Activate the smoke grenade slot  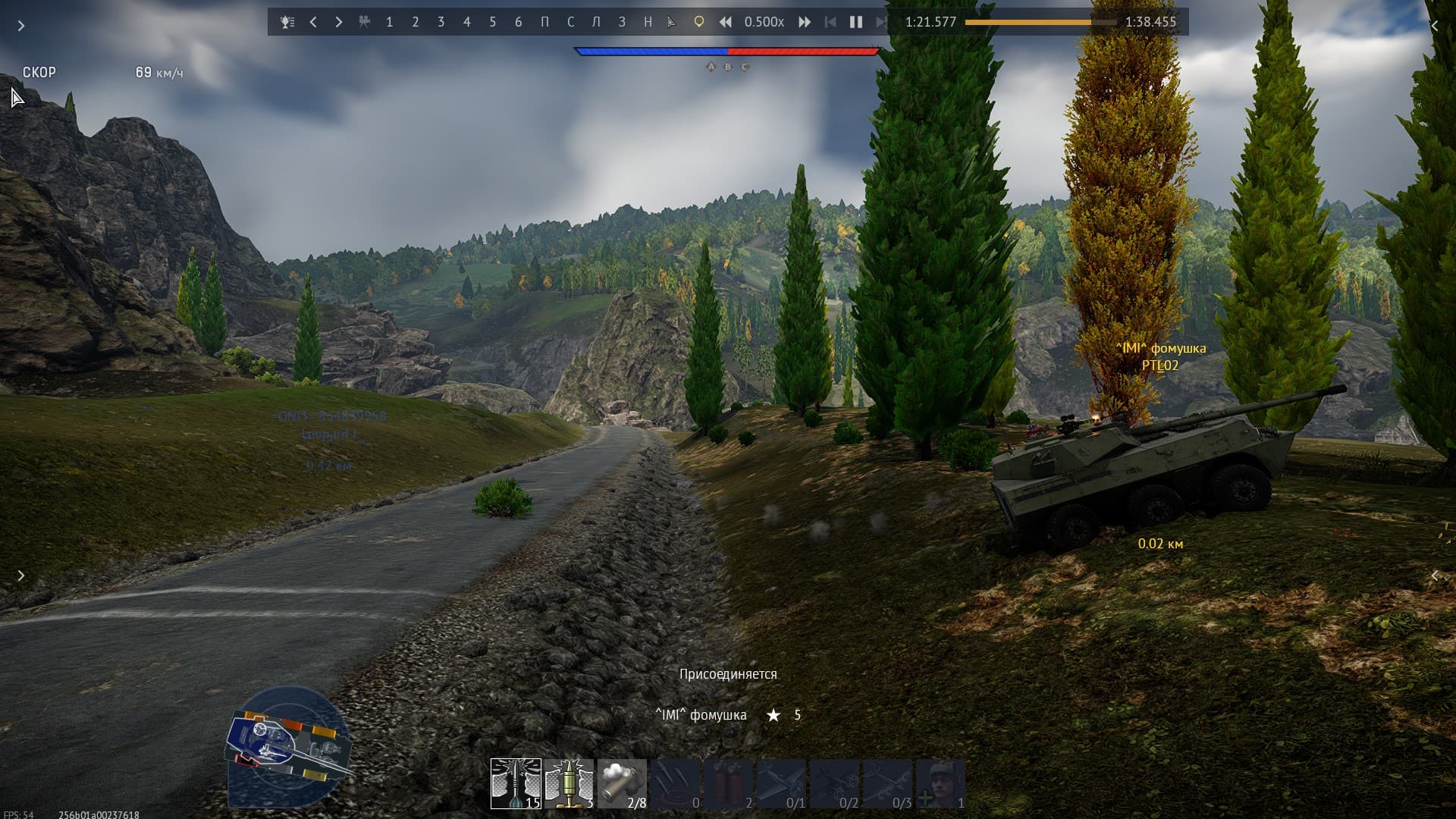click(622, 783)
